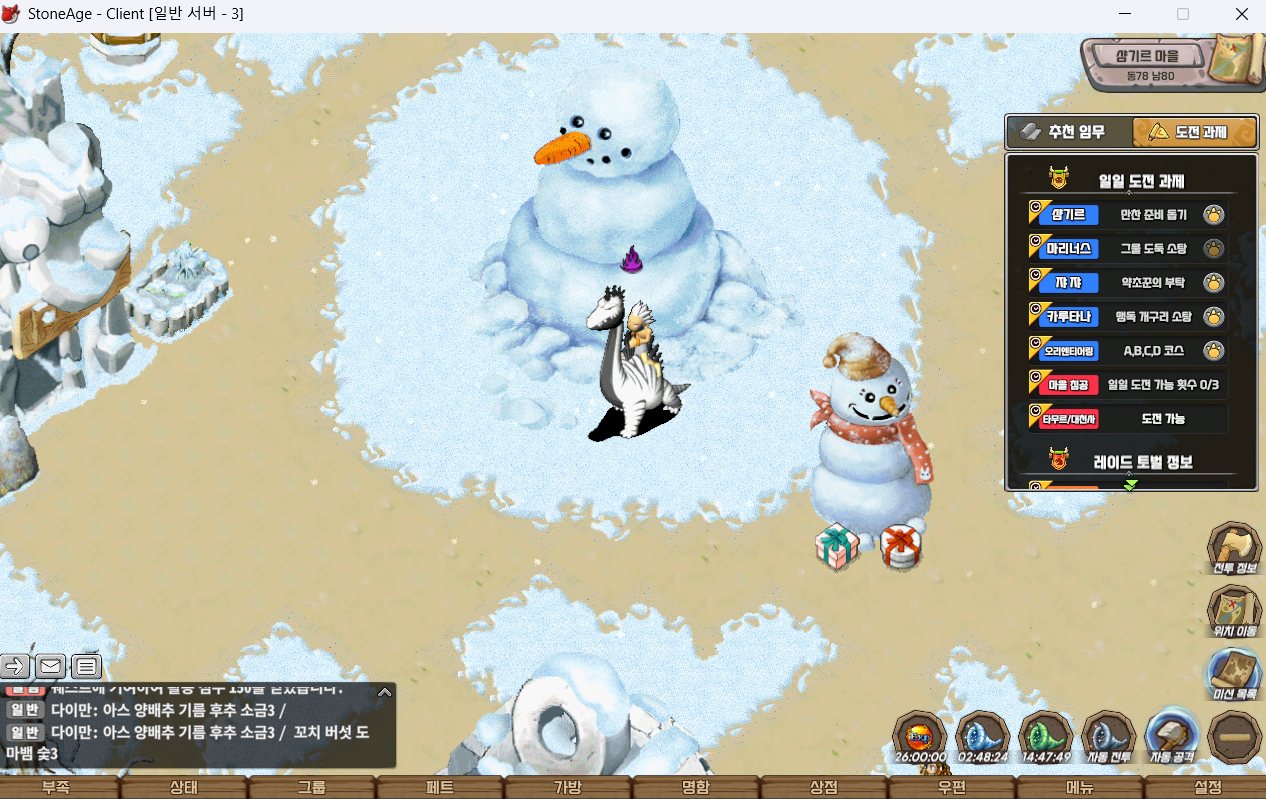Viewport: 1266px width, 799px height.
Task: Open the 부족 (tribe) menu
Action: (x=56, y=787)
